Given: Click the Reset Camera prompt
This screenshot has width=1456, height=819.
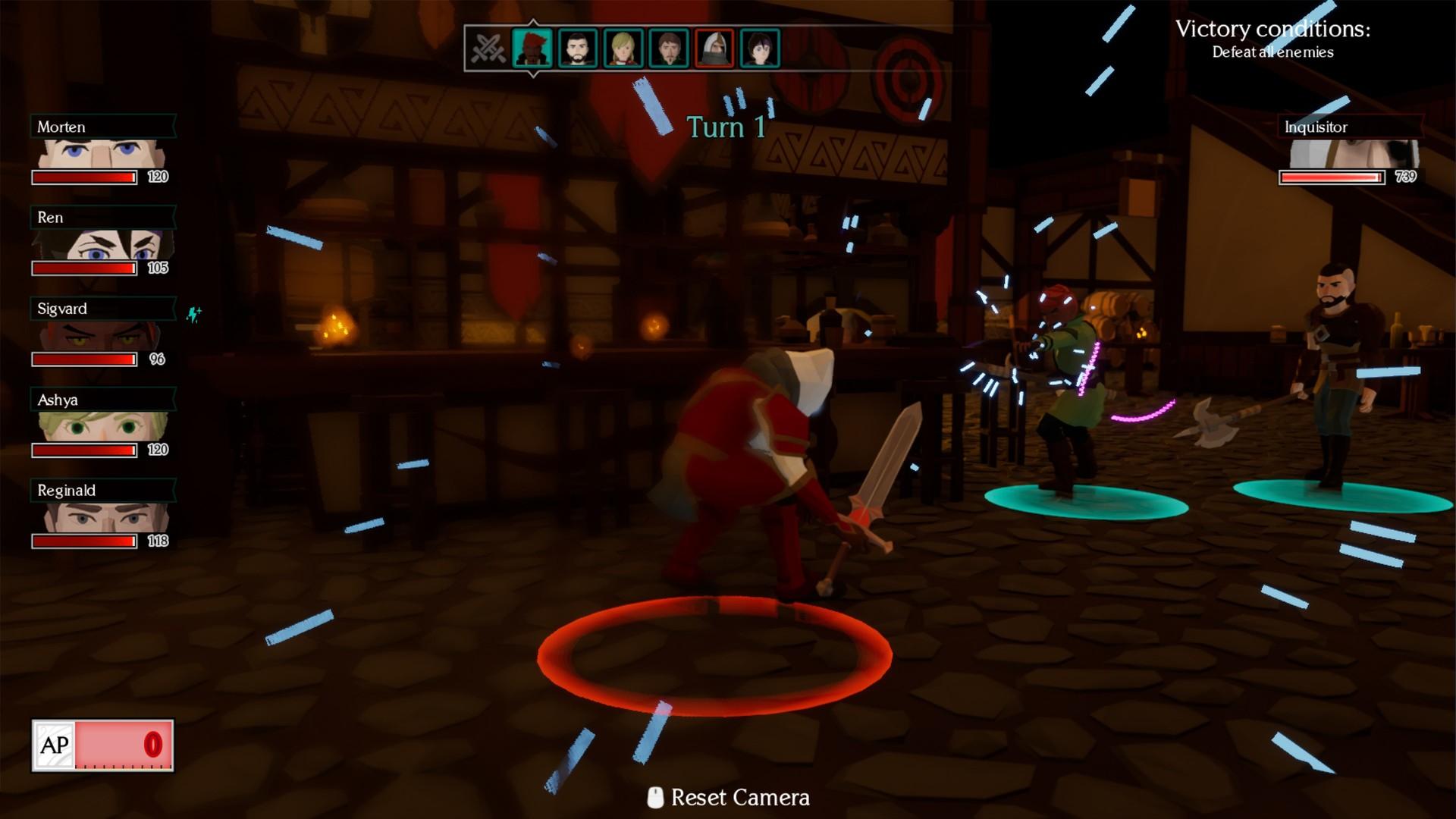Looking at the screenshot, I should (x=728, y=797).
